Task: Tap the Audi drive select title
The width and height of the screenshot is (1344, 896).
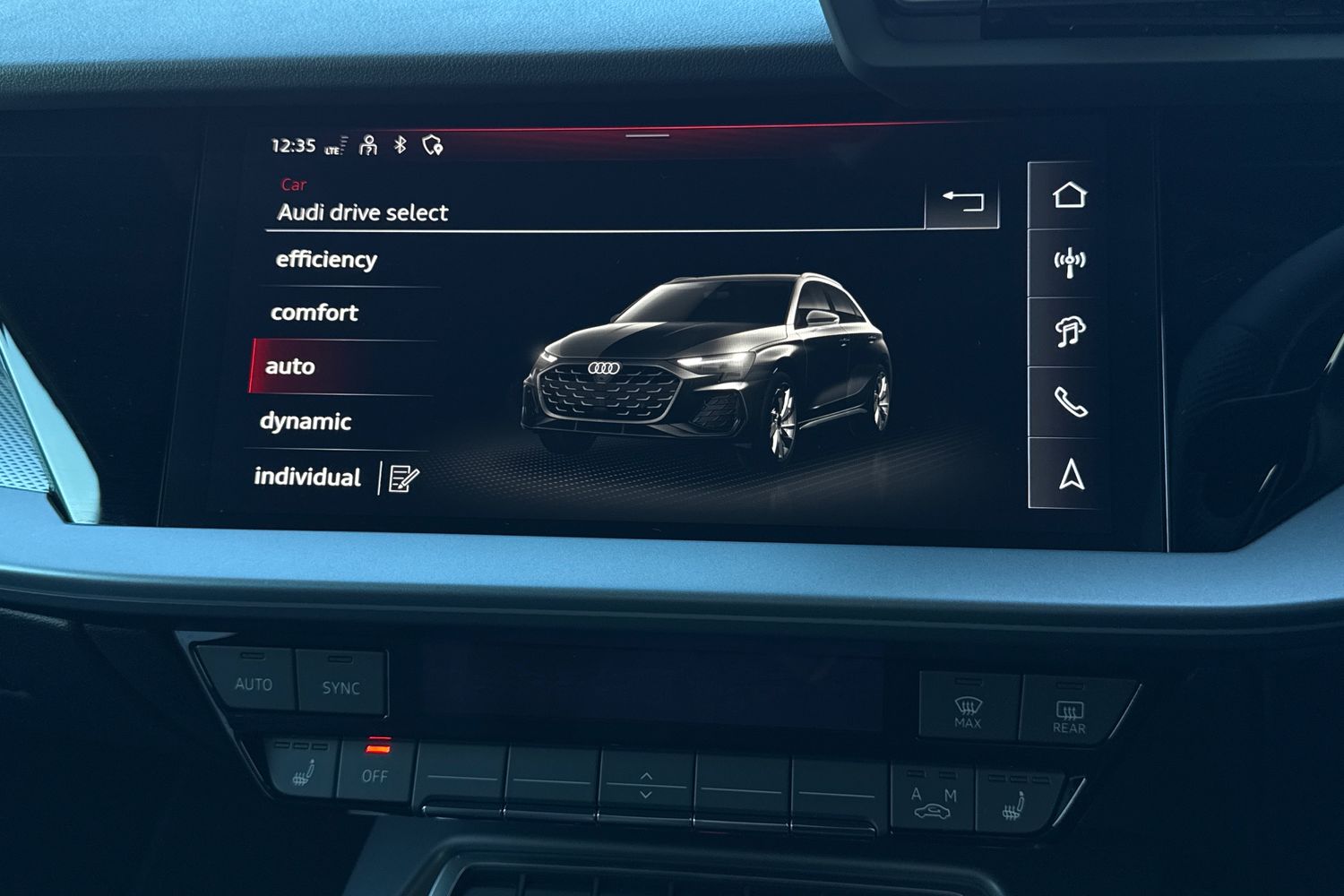Action: point(363,212)
